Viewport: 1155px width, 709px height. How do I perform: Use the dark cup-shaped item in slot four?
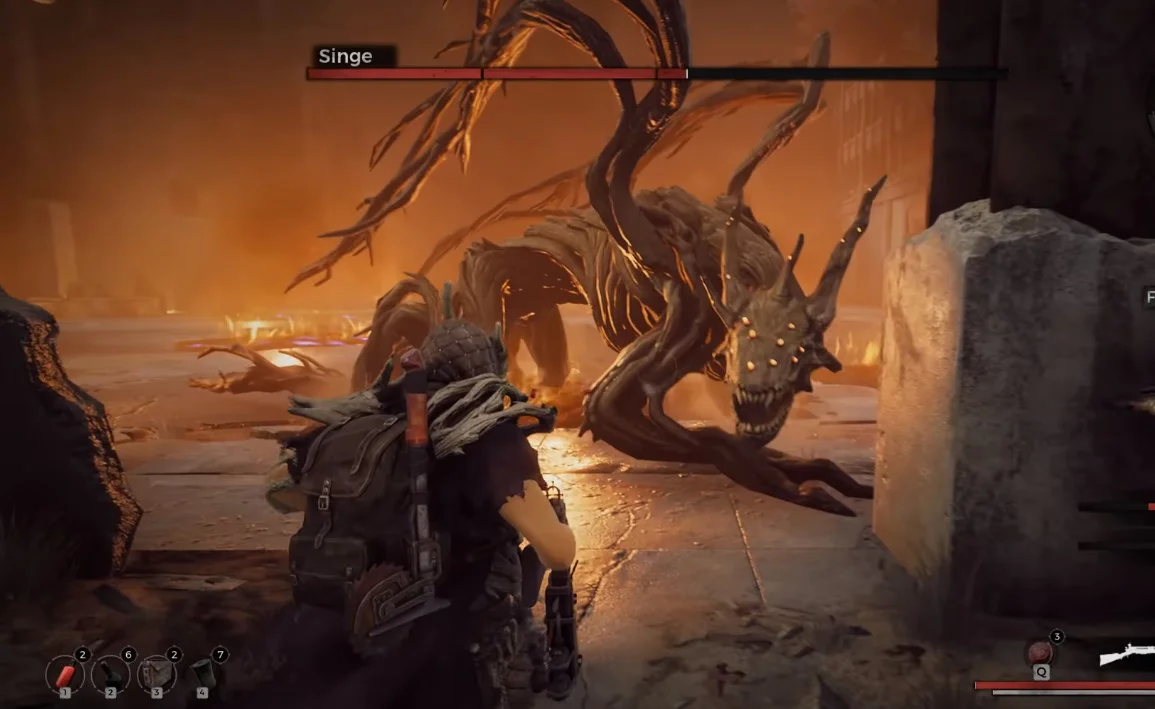(x=203, y=673)
